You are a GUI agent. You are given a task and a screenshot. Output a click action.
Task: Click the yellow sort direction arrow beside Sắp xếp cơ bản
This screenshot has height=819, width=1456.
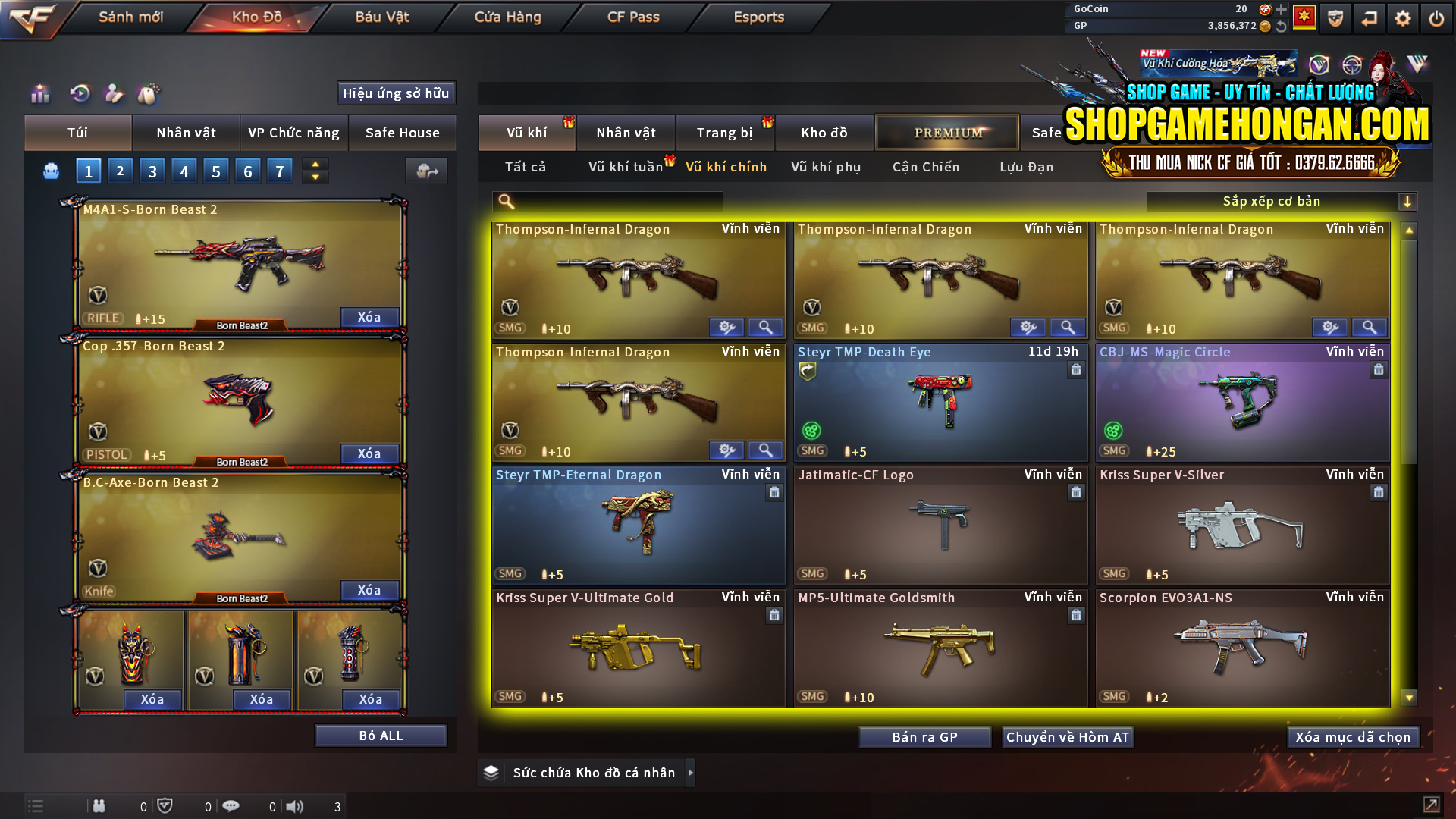click(1408, 202)
